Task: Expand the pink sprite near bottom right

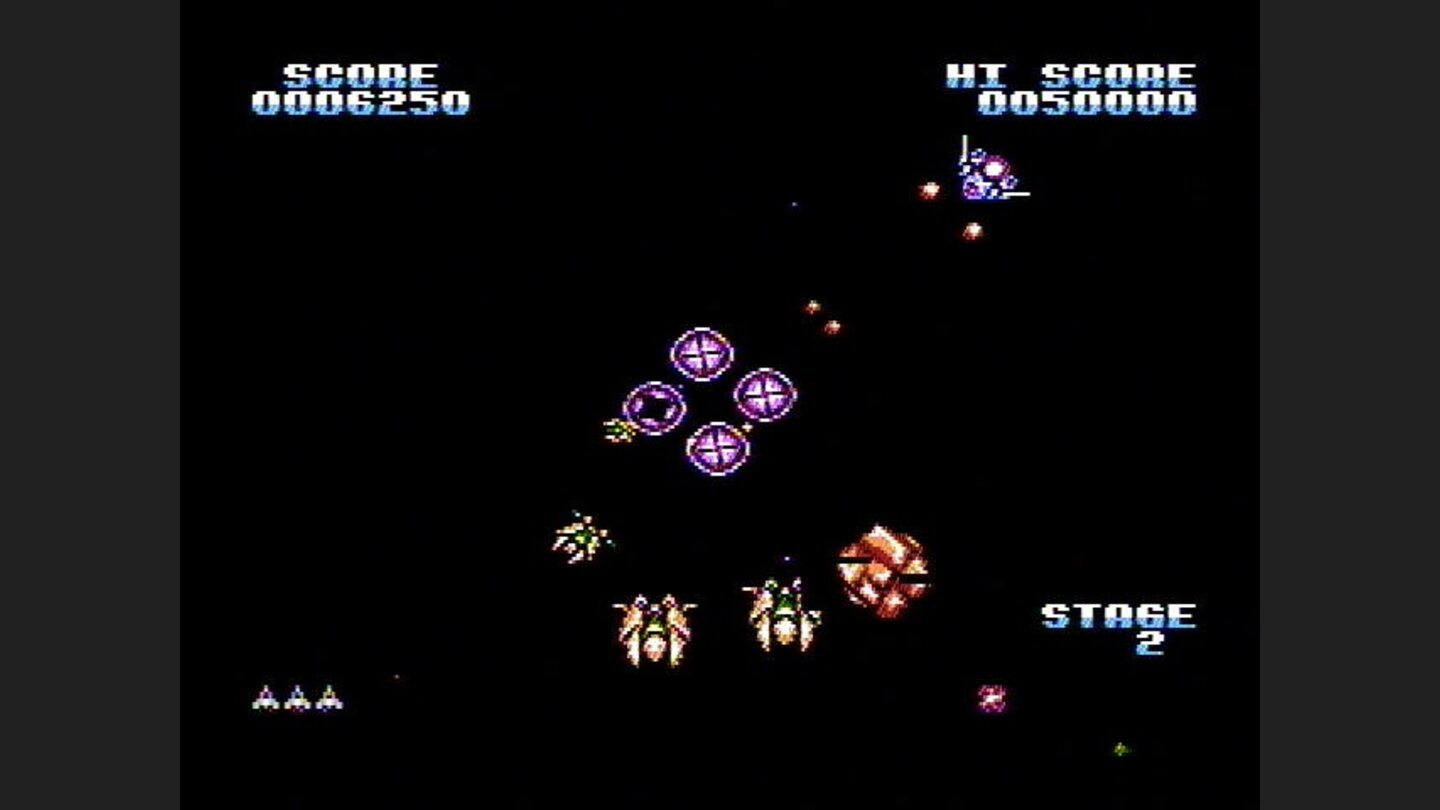Action: pyautogui.click(x=992, y=697)
